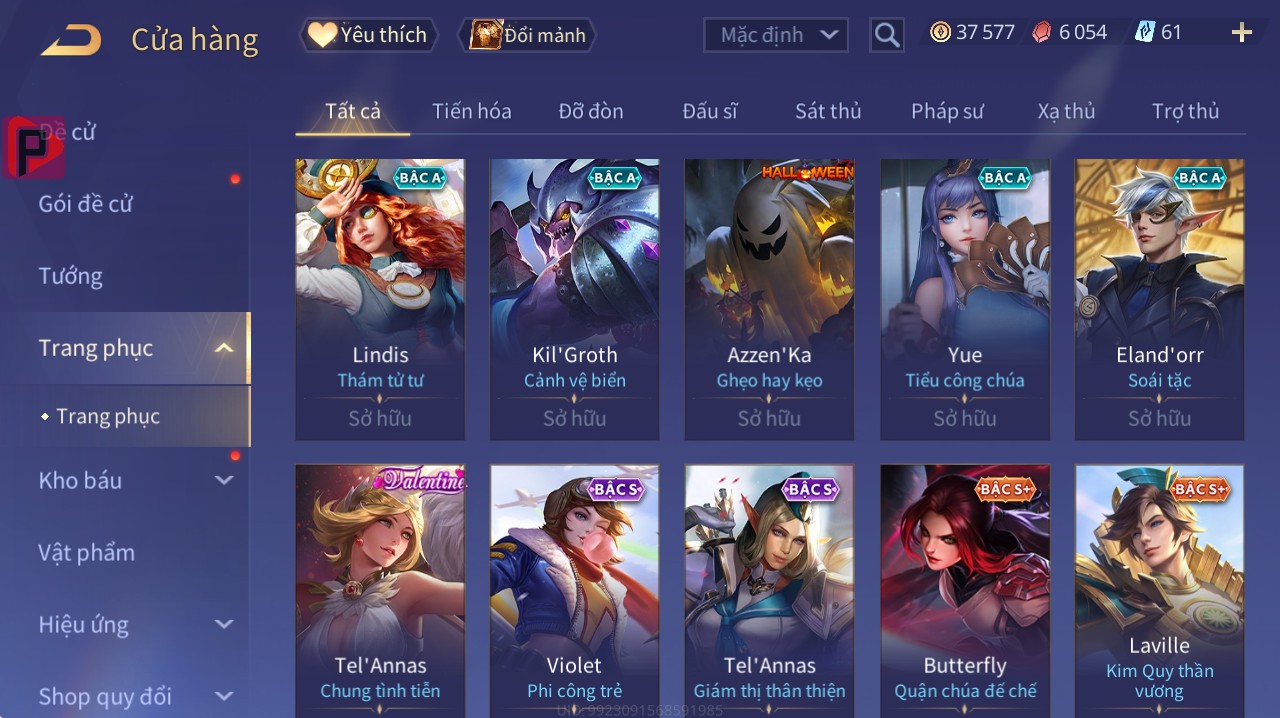Open Gói đề cử in sidebar
The width and height of the screenshot is (1280, 718).
pyautogui.click(x=86, y=204)
